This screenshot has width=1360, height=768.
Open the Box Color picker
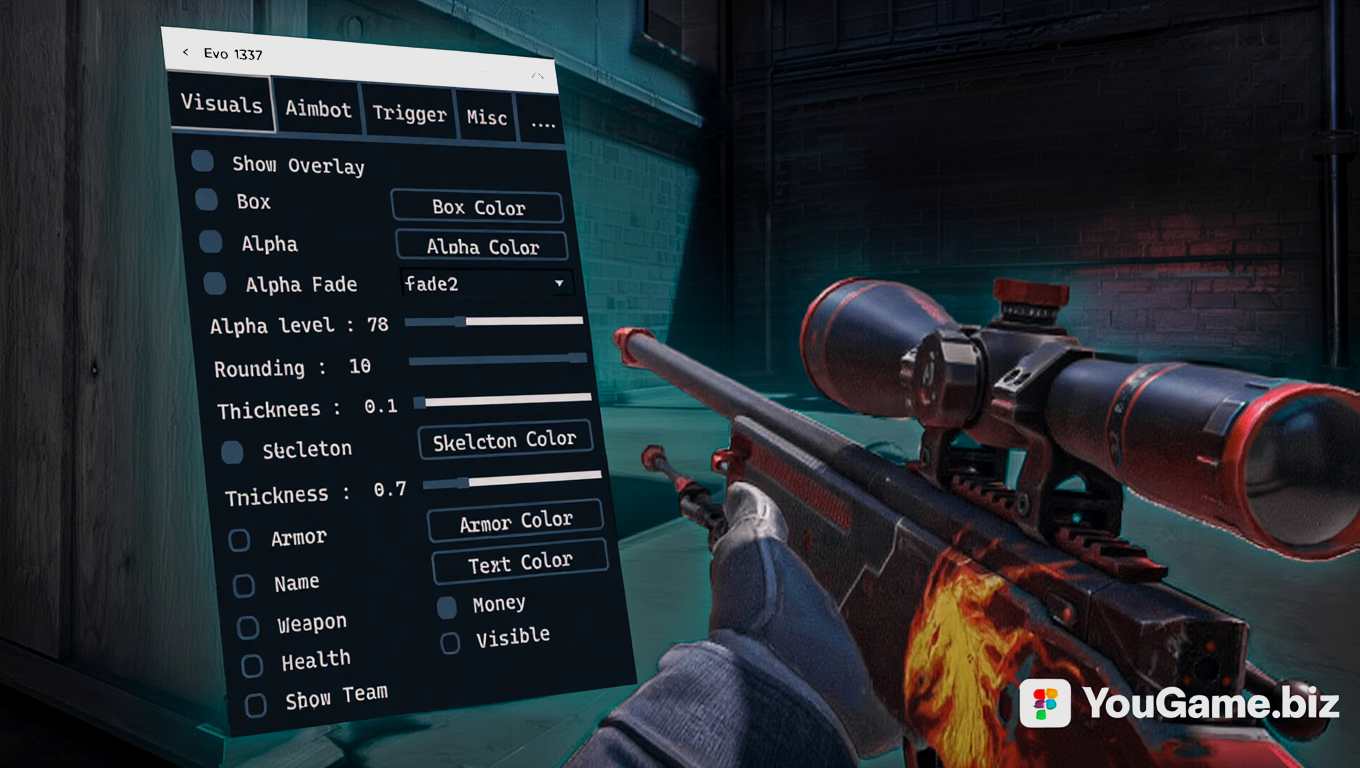coord(477,207)
